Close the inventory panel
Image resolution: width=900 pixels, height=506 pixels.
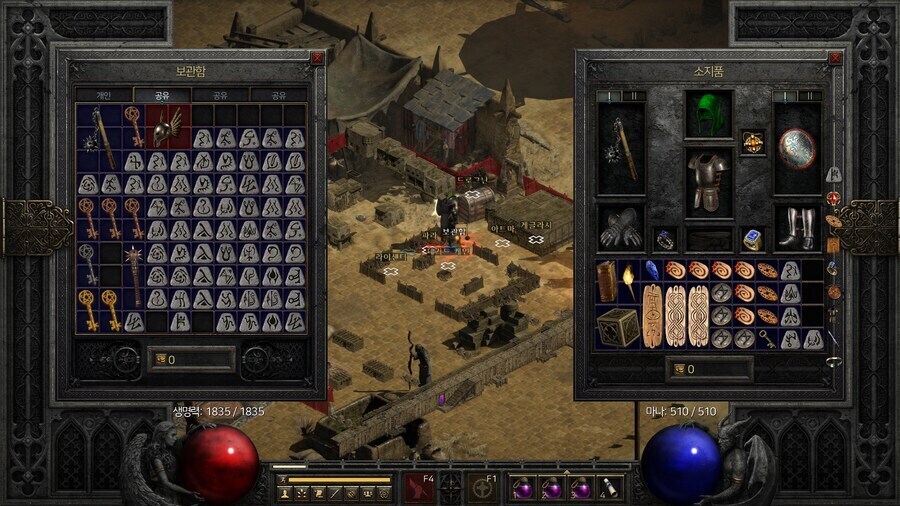click(836, 59)
